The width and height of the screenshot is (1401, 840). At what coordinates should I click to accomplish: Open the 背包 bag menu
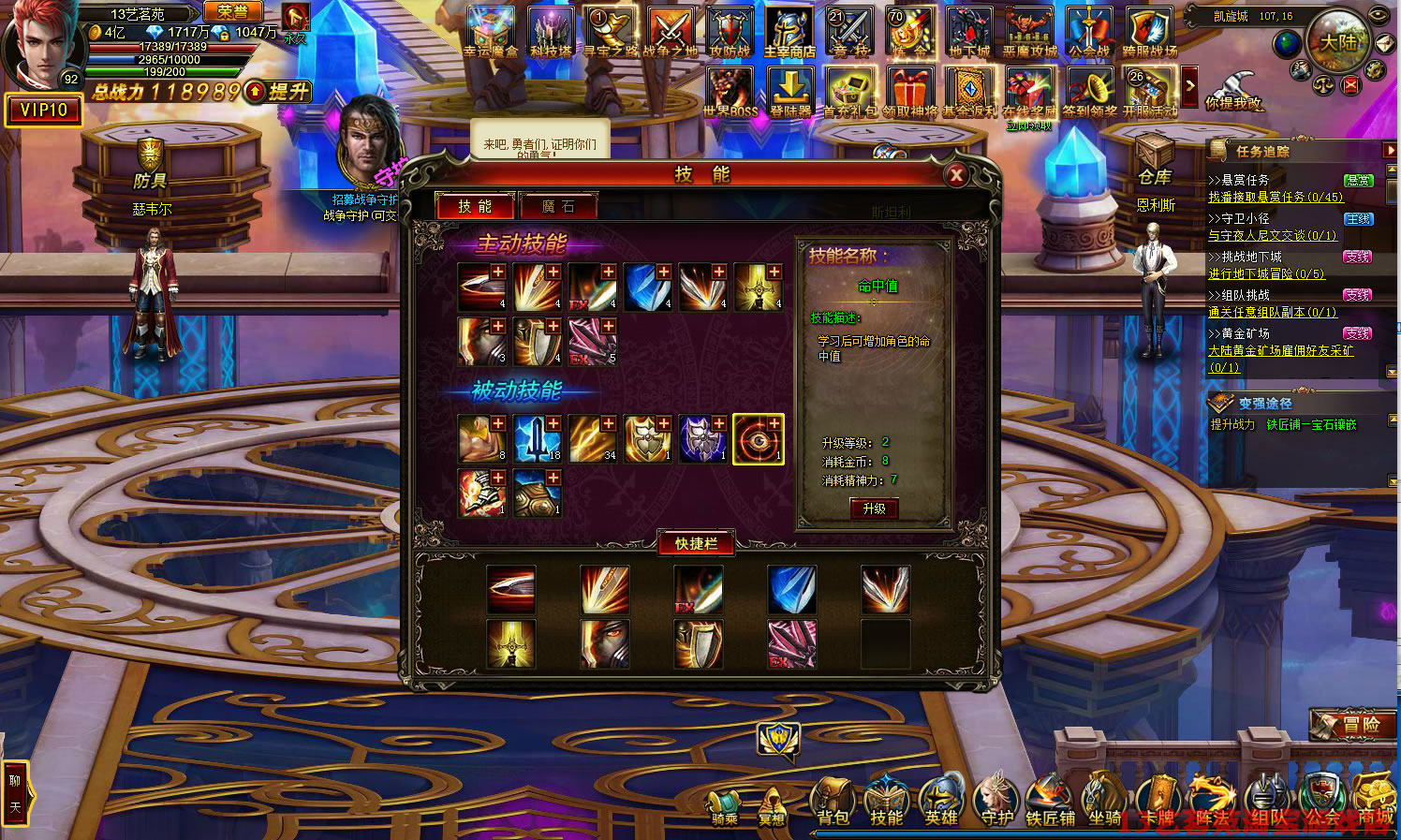coord(833,803)
